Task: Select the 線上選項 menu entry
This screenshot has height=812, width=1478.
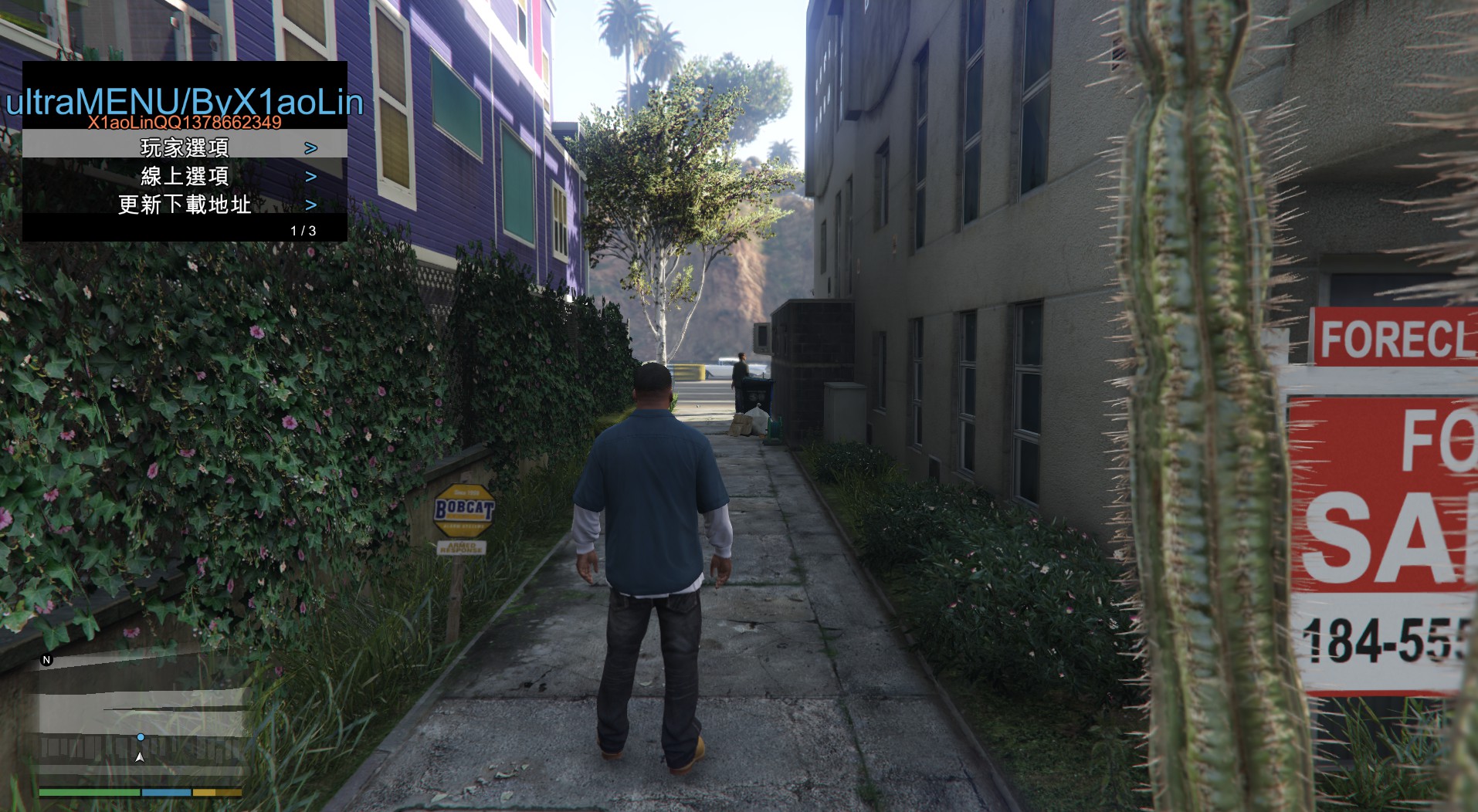Action: pos(185,176)
